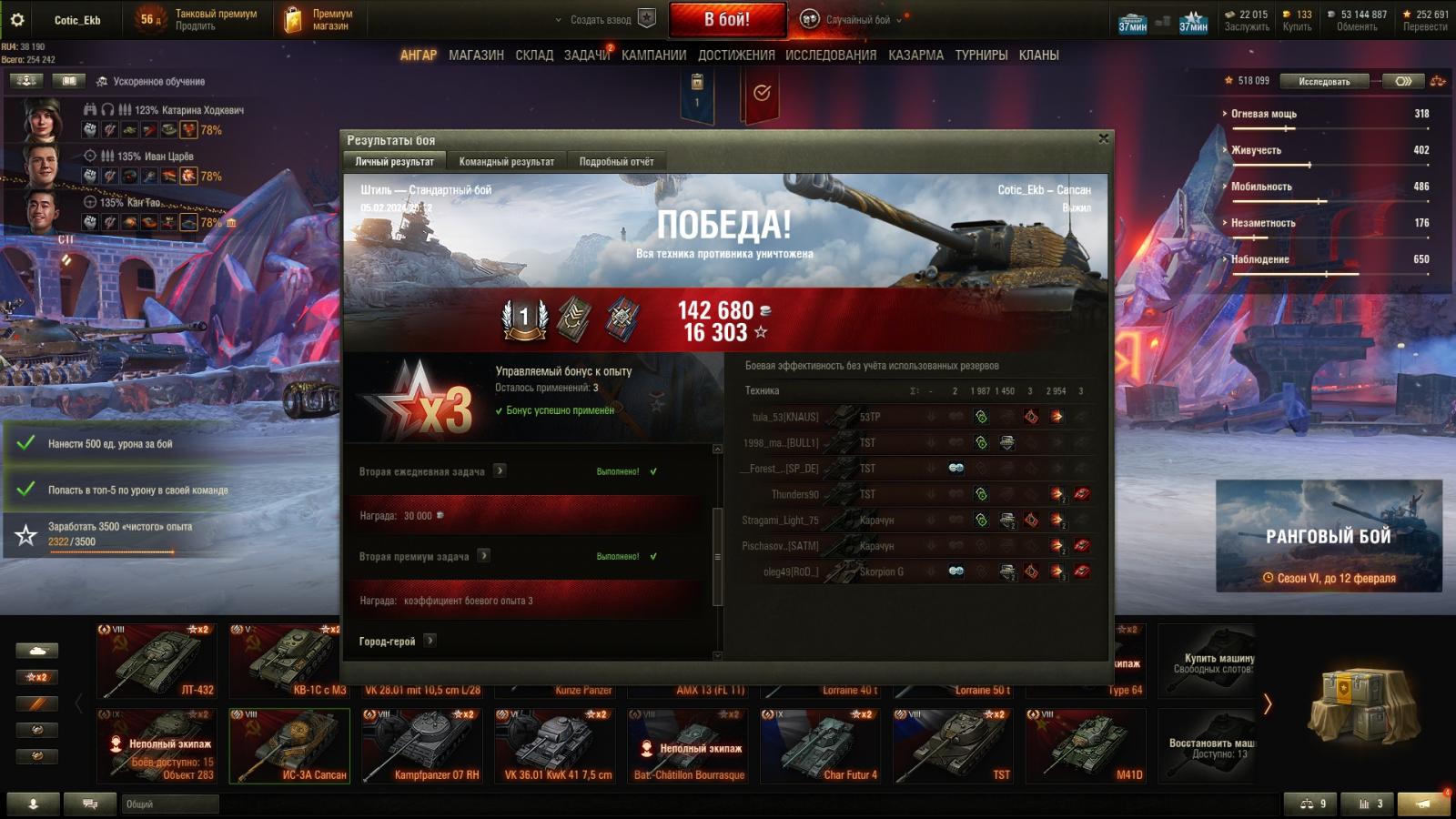Open the Премиум магазин
This screenshot has width=1456, height=819.
coord(318,20)
